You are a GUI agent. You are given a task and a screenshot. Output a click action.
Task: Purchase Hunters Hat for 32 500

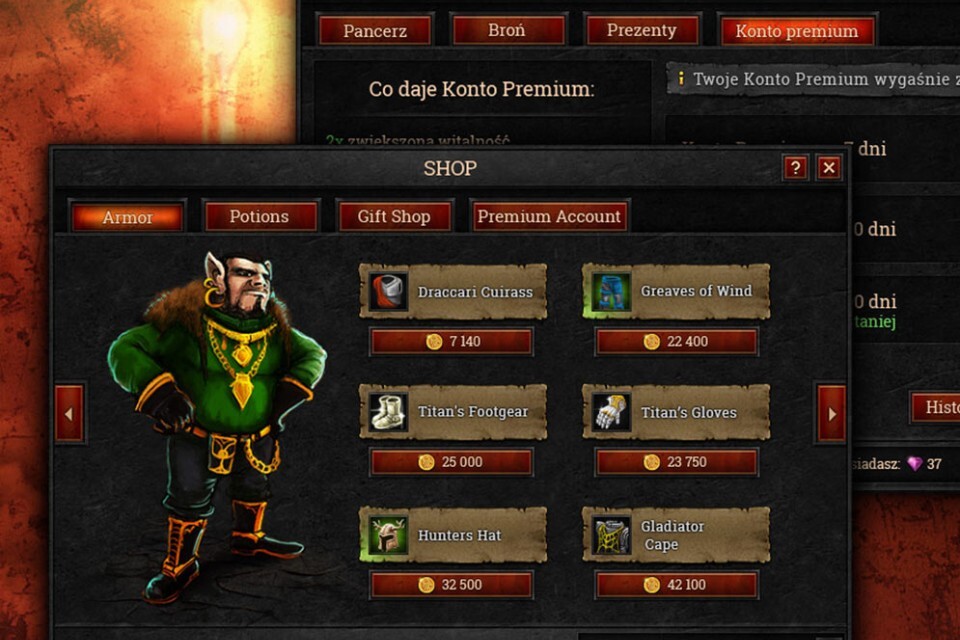[x=451, y=585]
